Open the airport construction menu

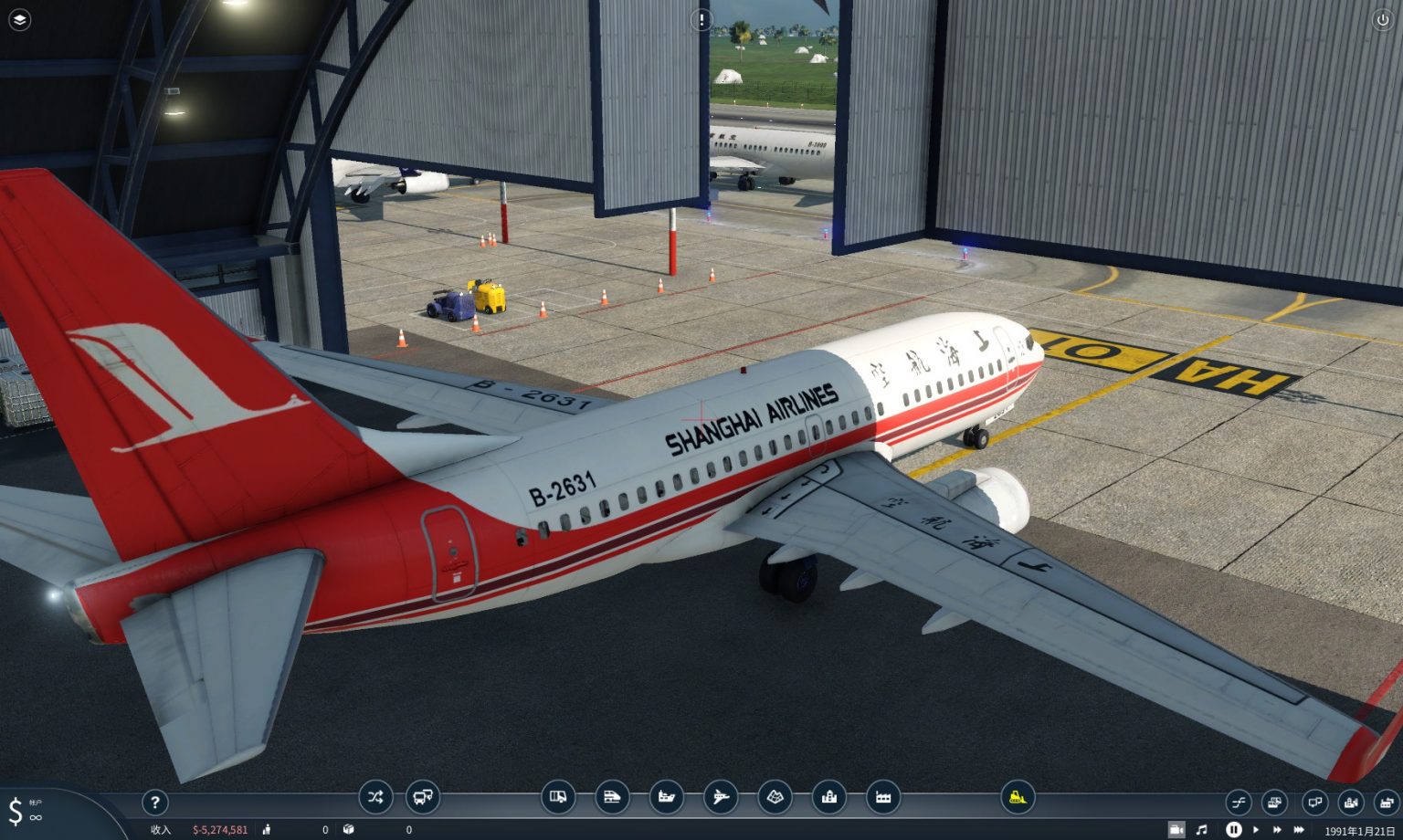tap(722, 797)
